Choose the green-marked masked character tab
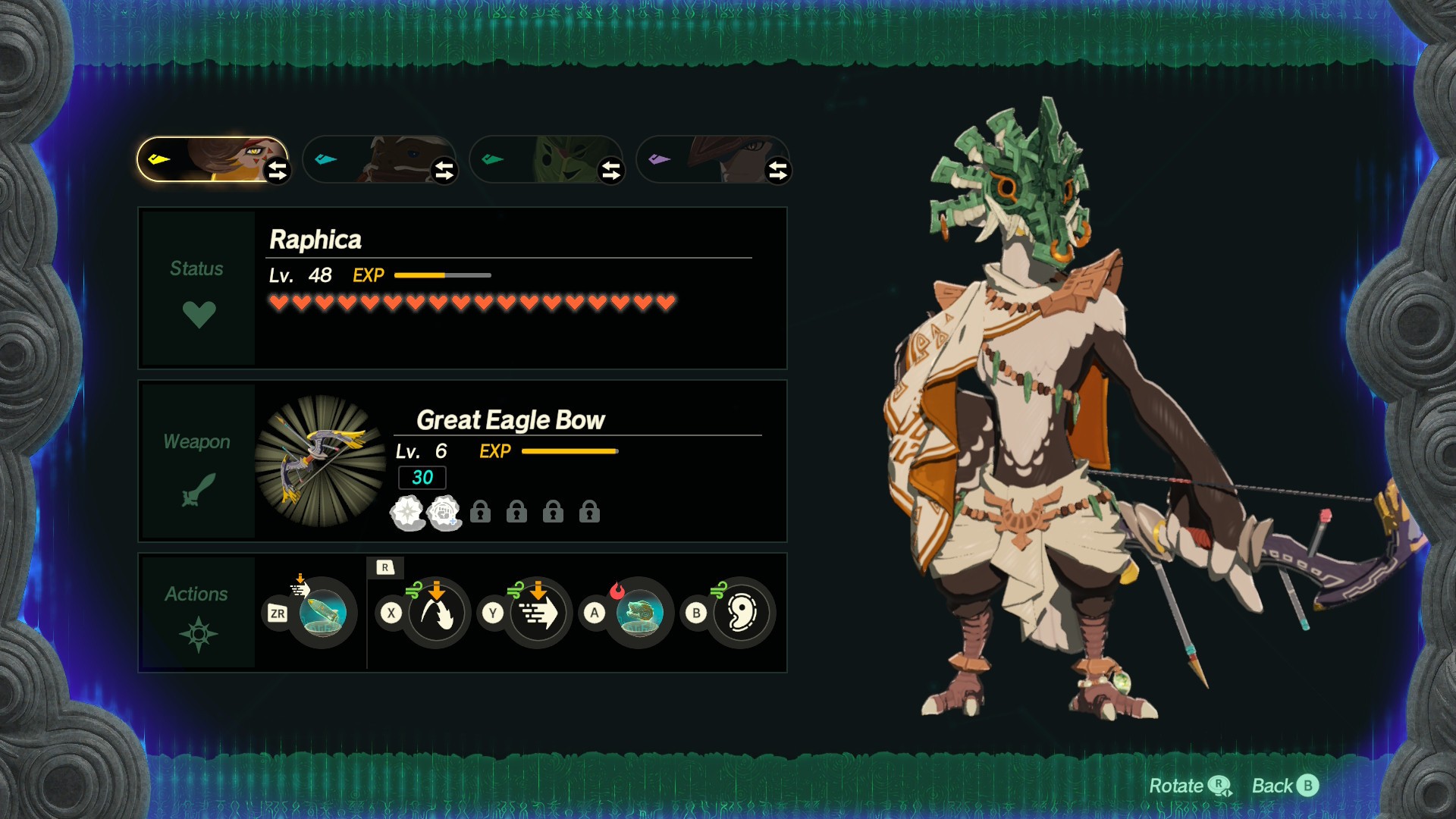The height and width of the screenshot is (819, 1456). [538, 159]
